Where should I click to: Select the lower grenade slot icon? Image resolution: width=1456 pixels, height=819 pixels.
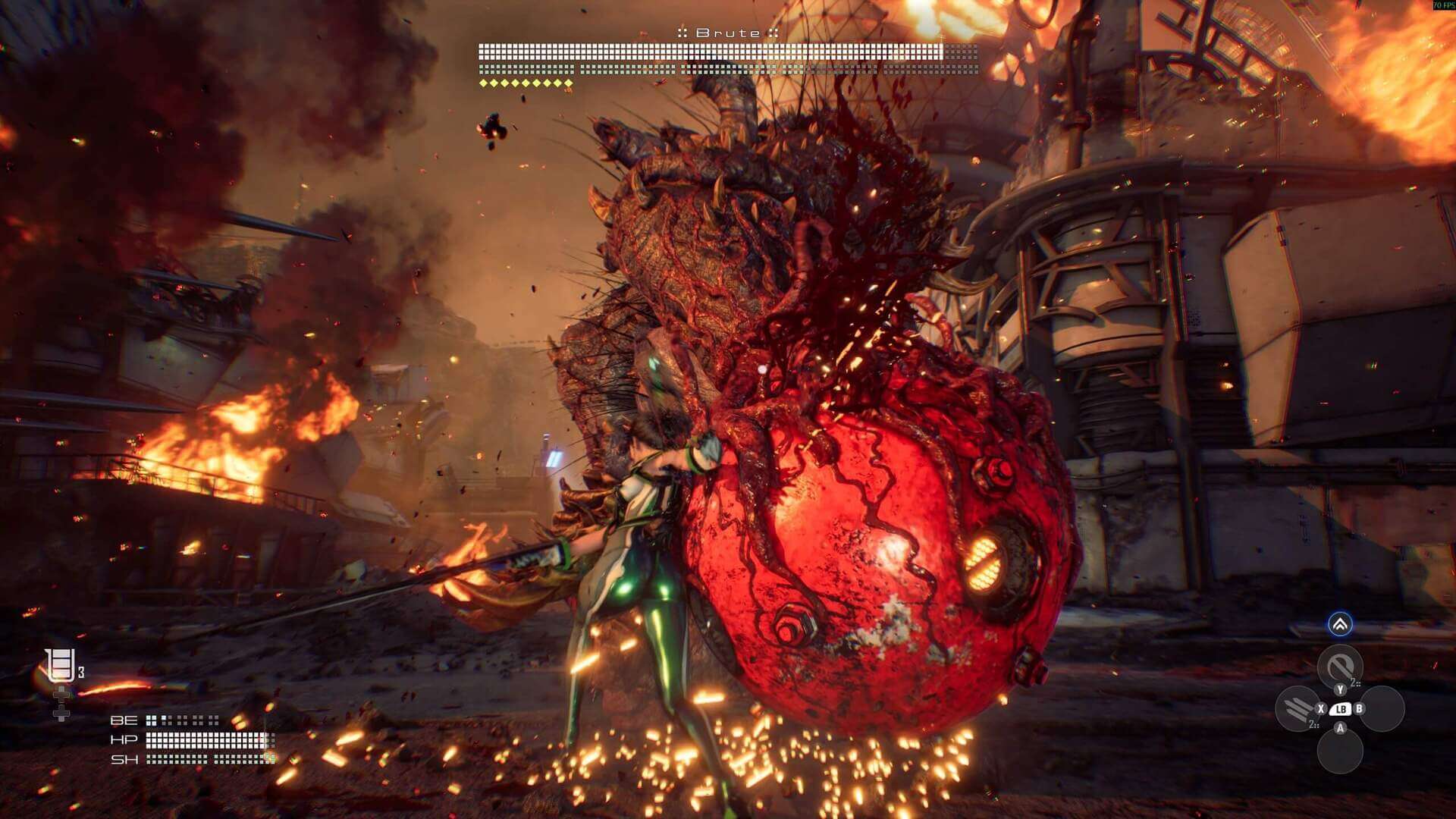click(61, 713)
